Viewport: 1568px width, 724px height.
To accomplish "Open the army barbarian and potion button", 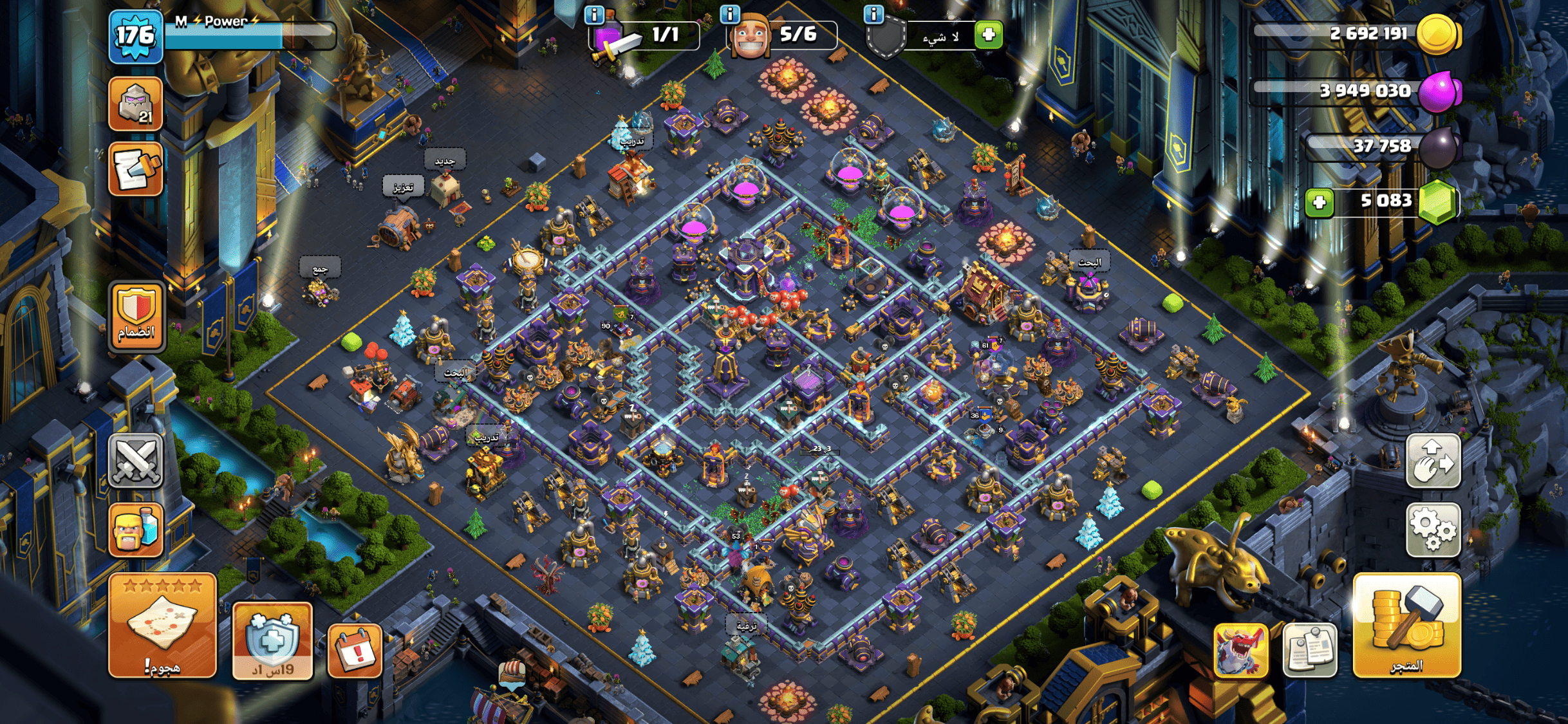I will 136,529.
